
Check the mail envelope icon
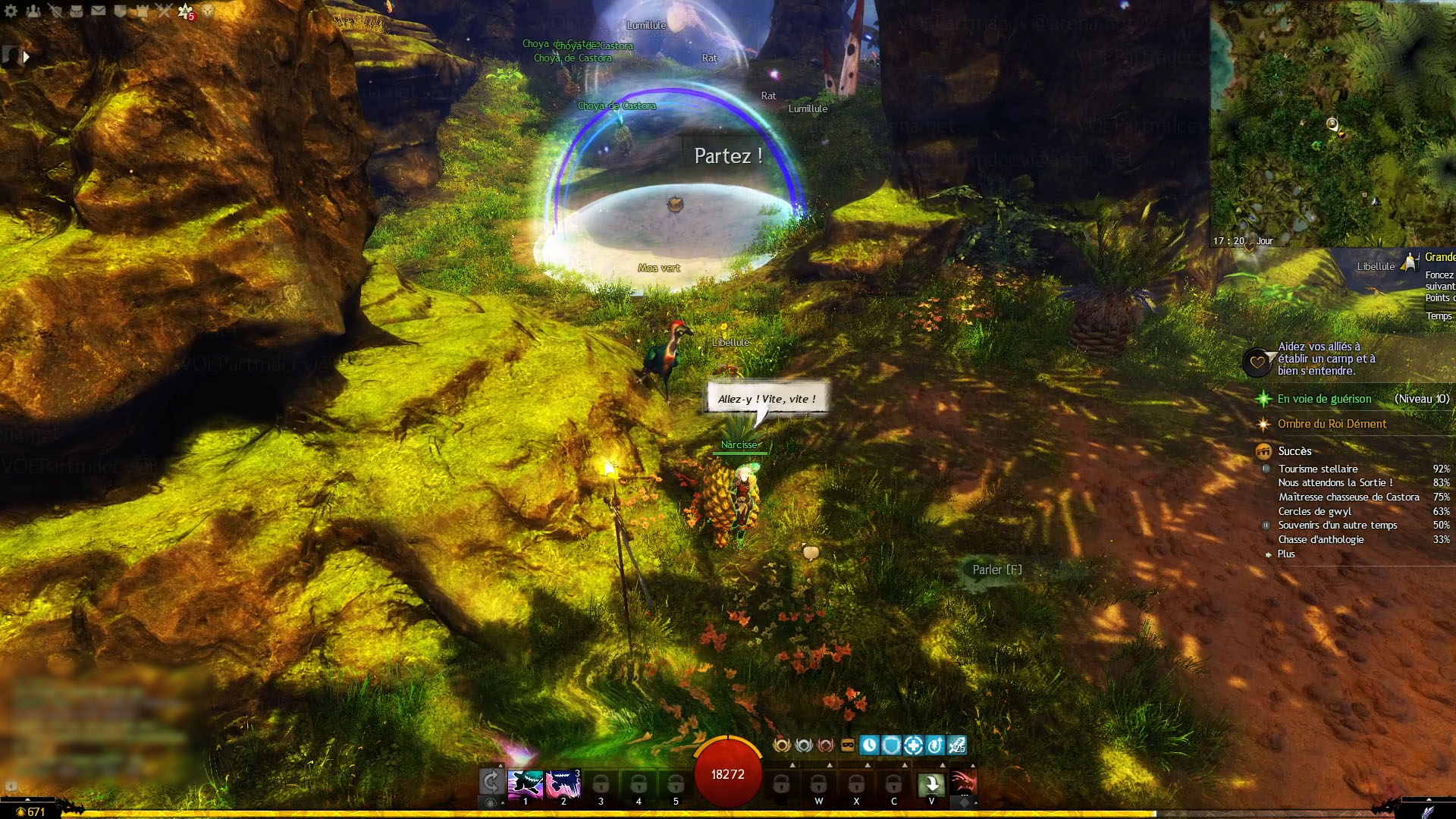click(99, 11)
